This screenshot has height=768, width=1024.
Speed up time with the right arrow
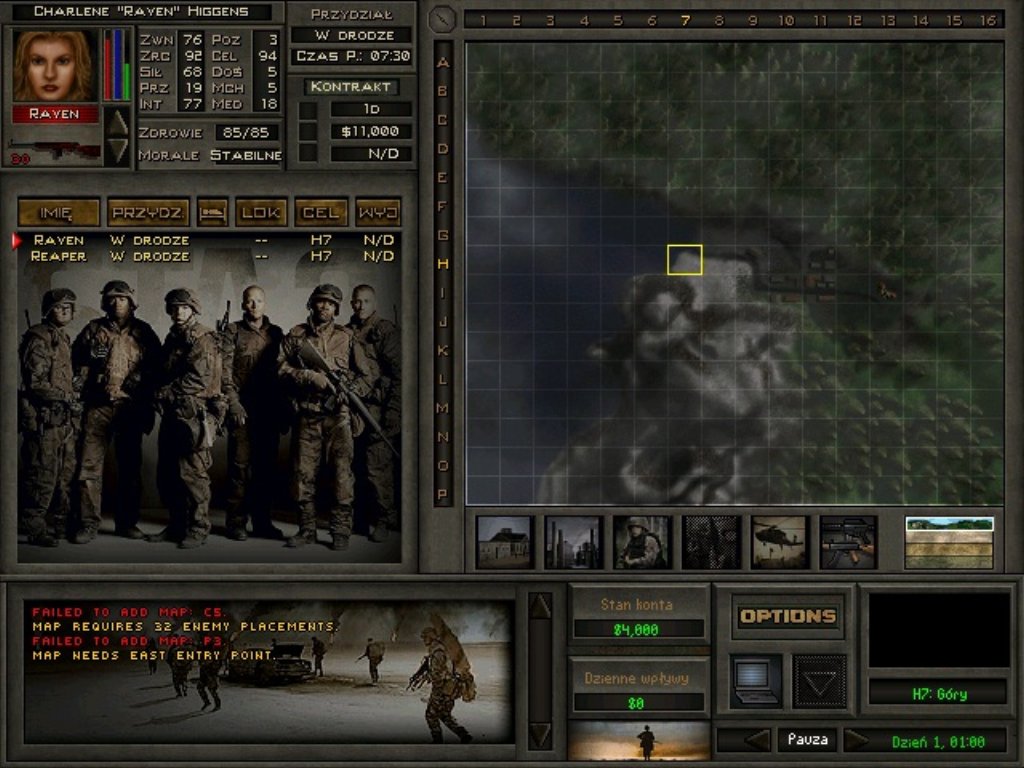(x=857, y=740)
